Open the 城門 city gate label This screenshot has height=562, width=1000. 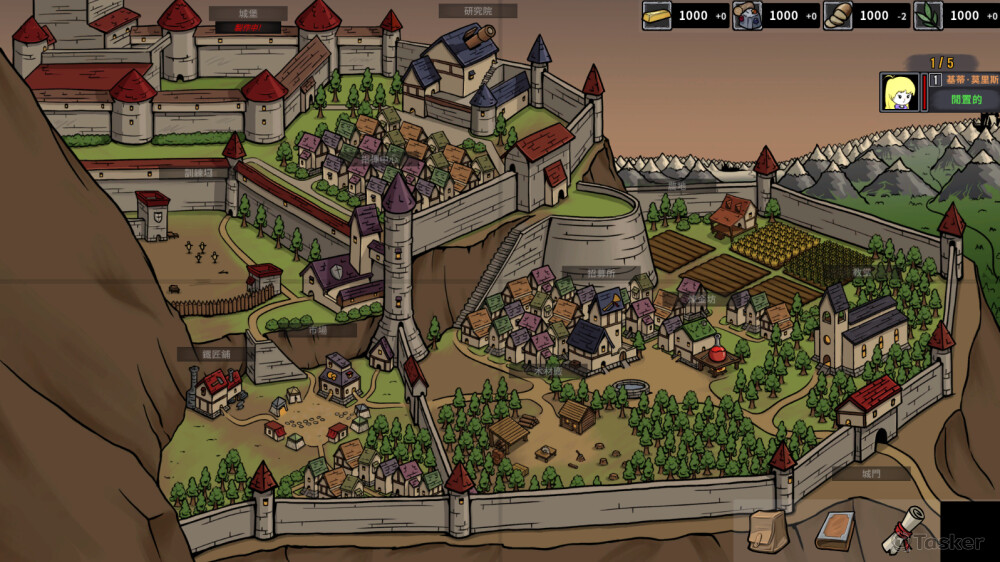[873, 474]
